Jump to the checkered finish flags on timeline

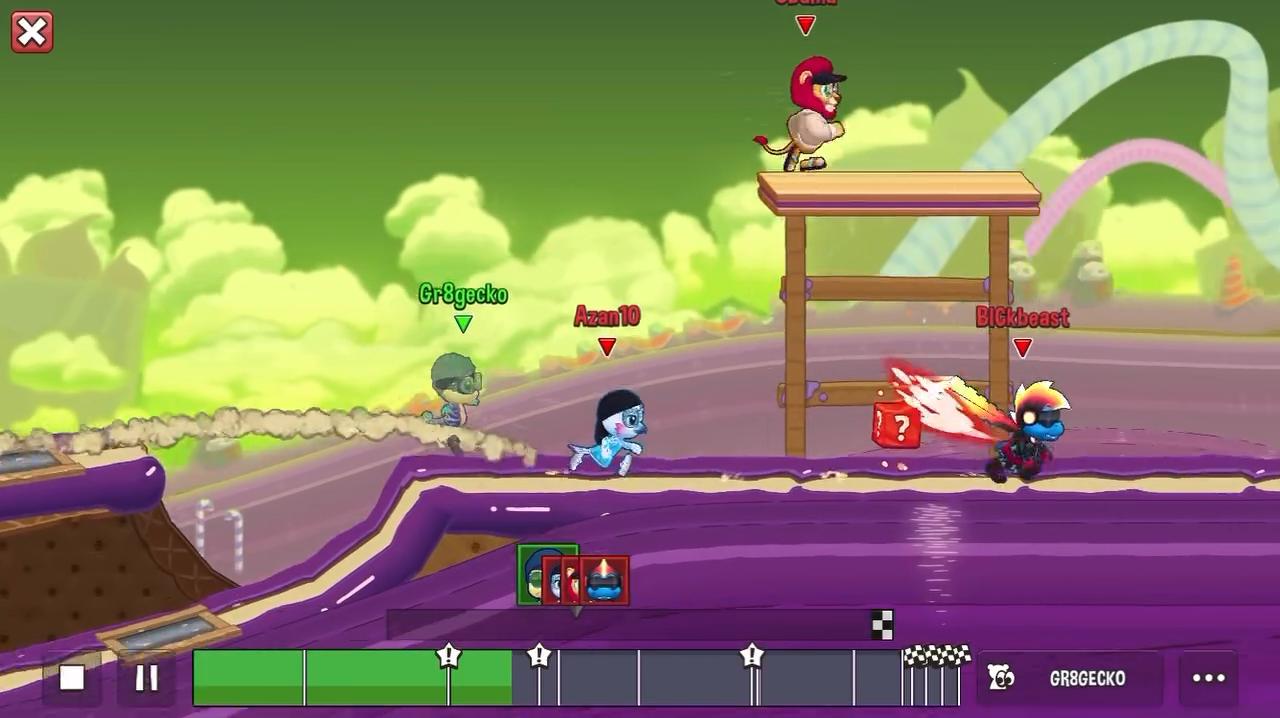pos(936,657)
